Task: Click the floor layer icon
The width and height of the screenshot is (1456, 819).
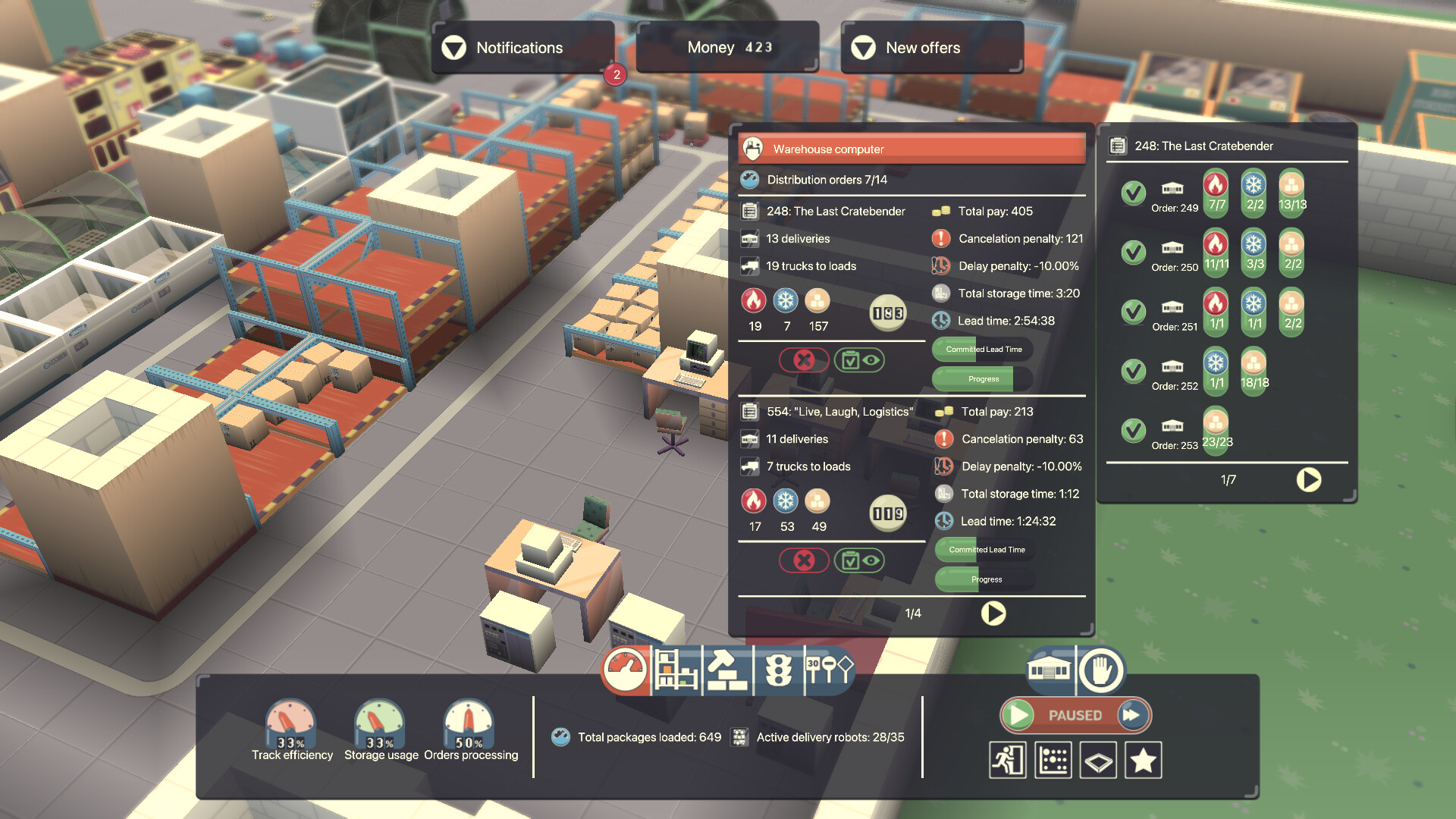Action: (1097, 760)
